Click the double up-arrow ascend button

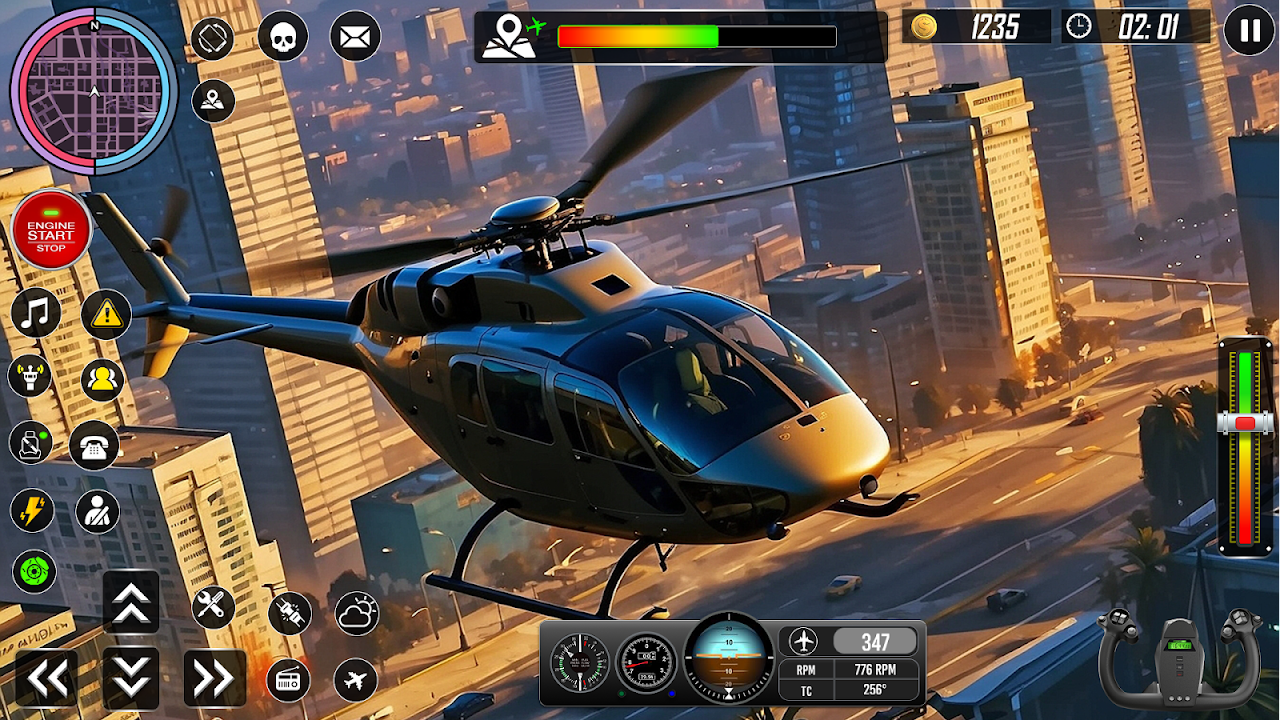tap(131, 602)
